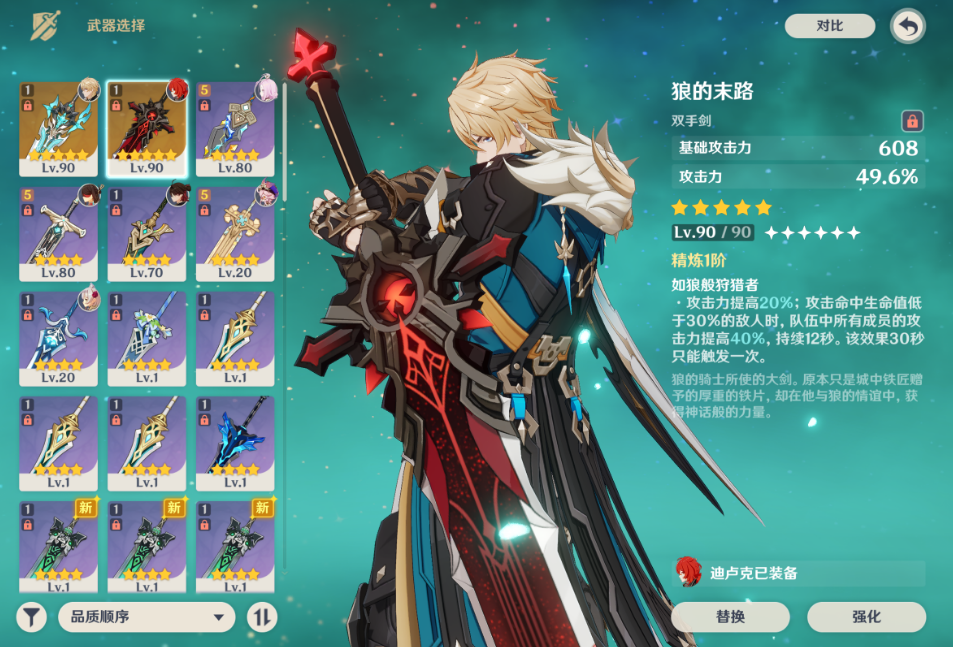
Task: Select the selected red-black Lv.90 claymore
Action: pos(147,127)
